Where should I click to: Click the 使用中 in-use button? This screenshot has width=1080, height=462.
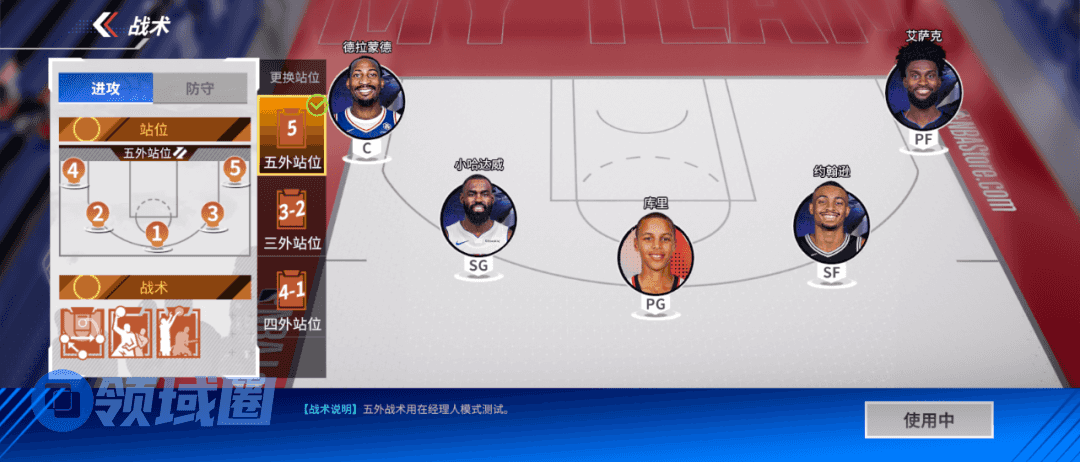coord(928,420)
